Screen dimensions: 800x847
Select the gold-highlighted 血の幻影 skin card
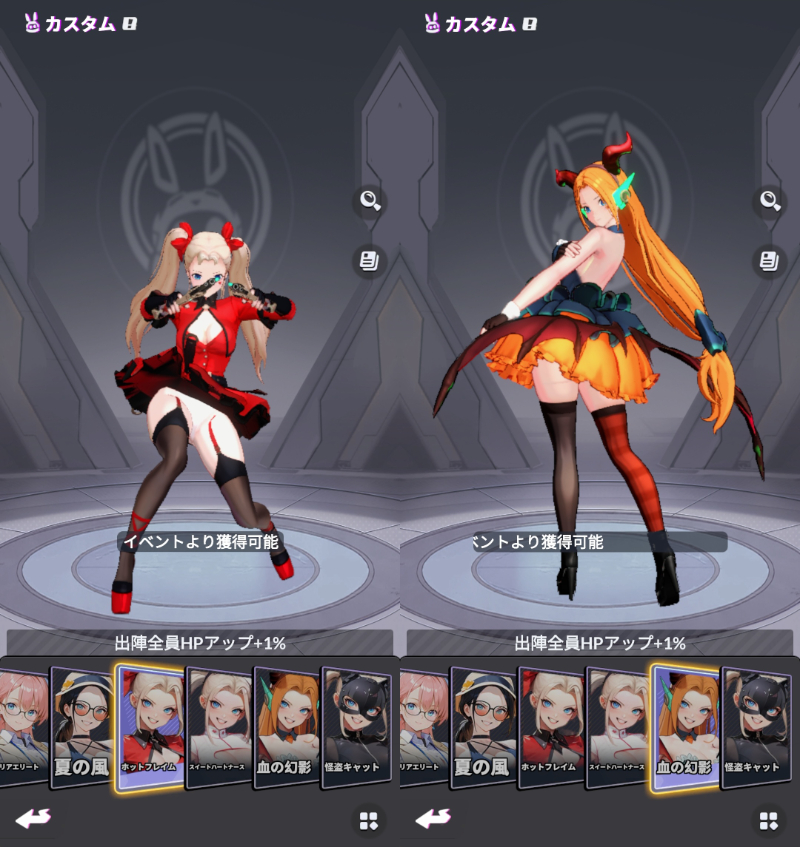pyautogui.click(x=684, y=727)
